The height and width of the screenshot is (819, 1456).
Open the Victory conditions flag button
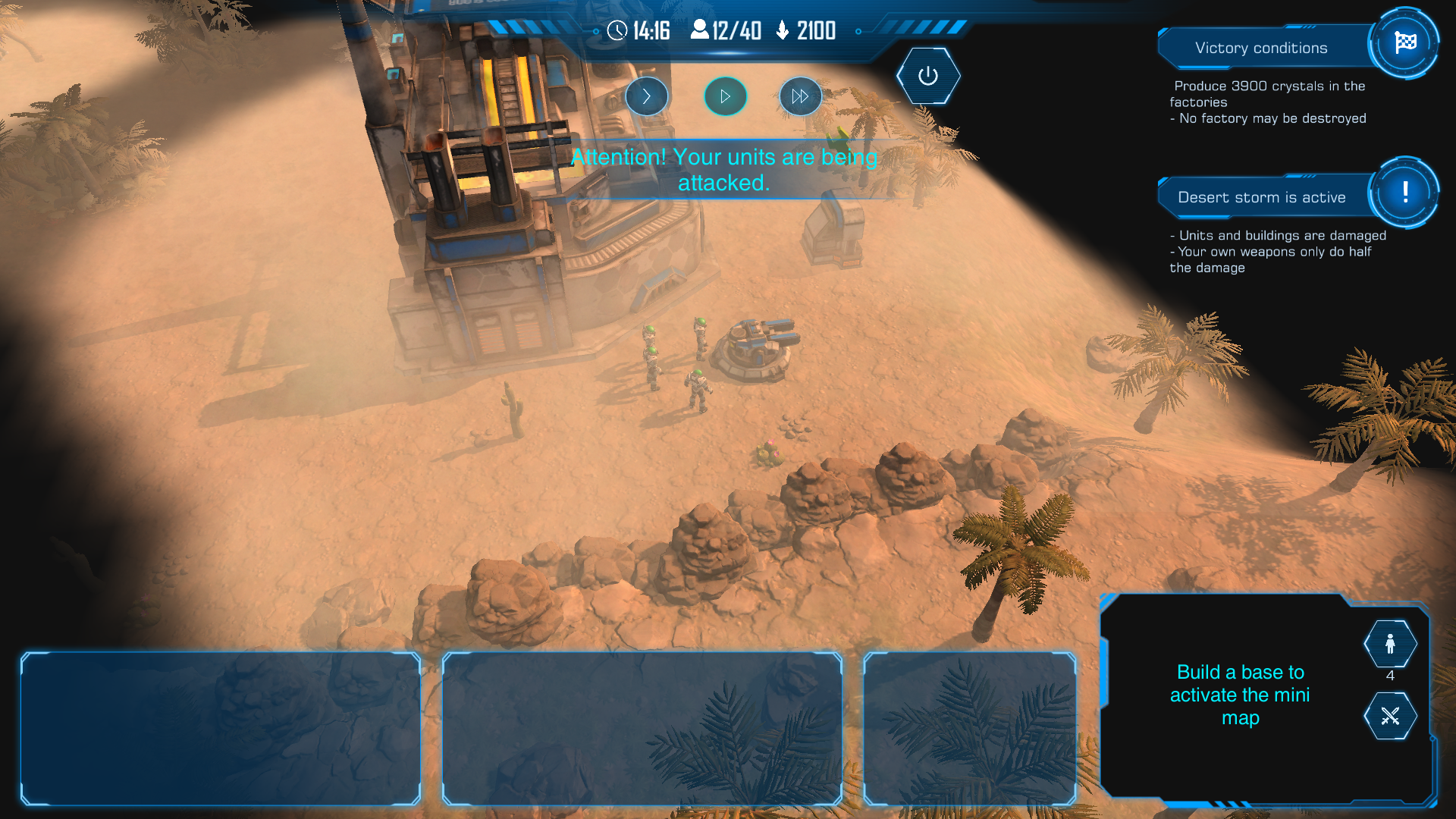tap(1404, 43)
